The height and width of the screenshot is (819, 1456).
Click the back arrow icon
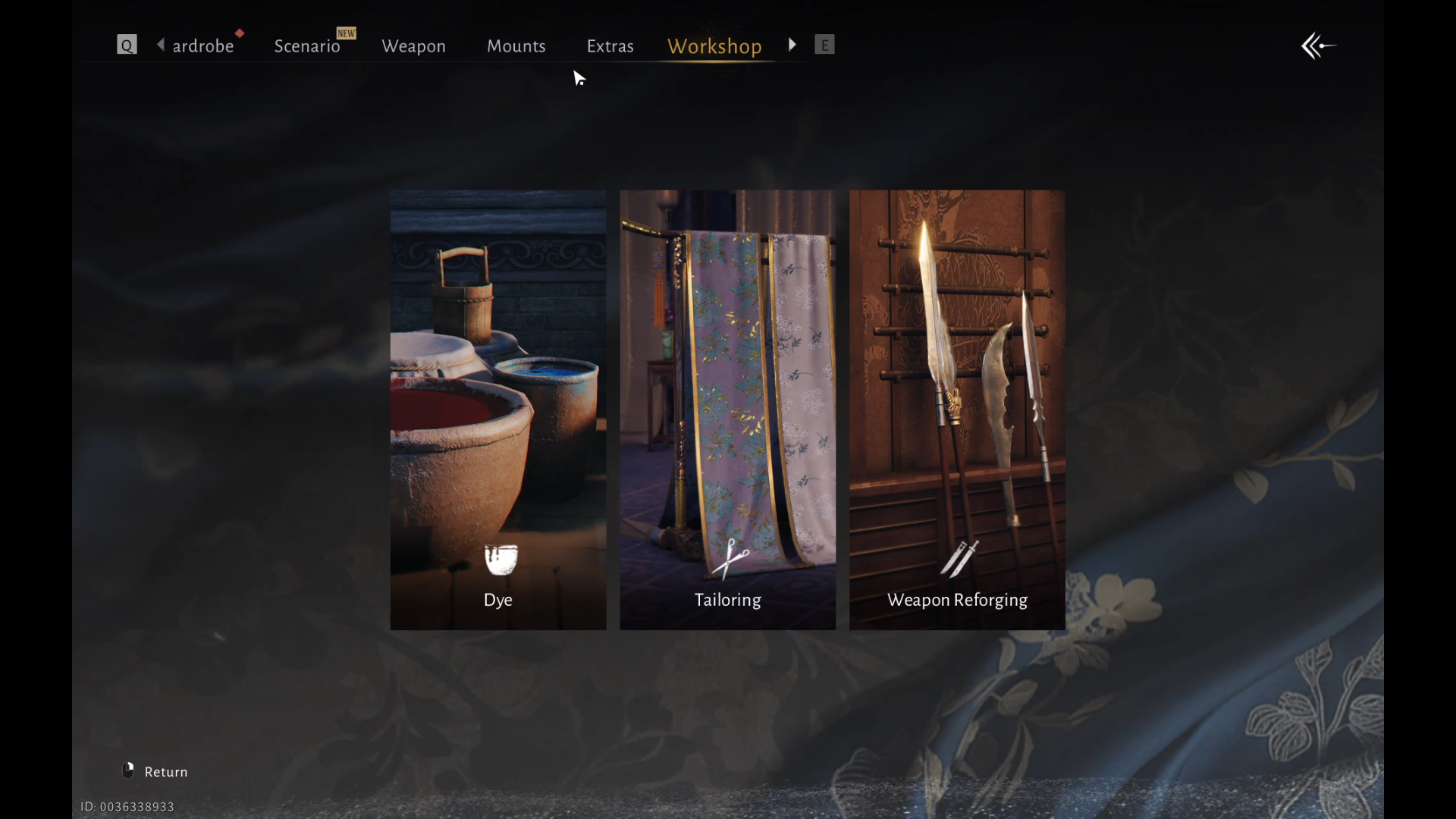[x=1318, y=46]
